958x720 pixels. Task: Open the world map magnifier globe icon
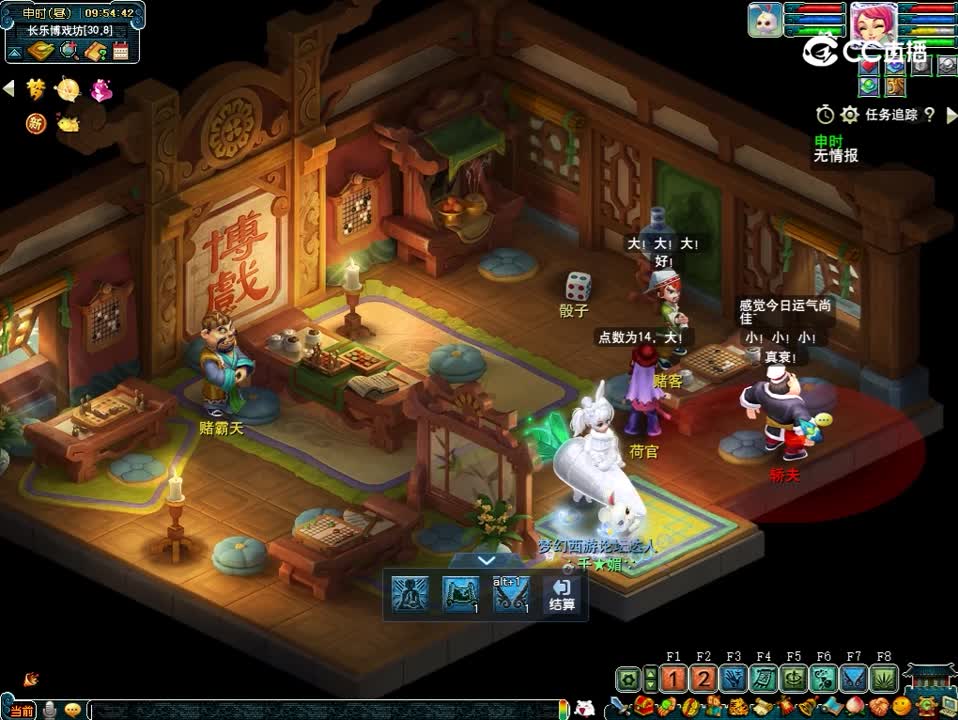(x=69, y=51)
